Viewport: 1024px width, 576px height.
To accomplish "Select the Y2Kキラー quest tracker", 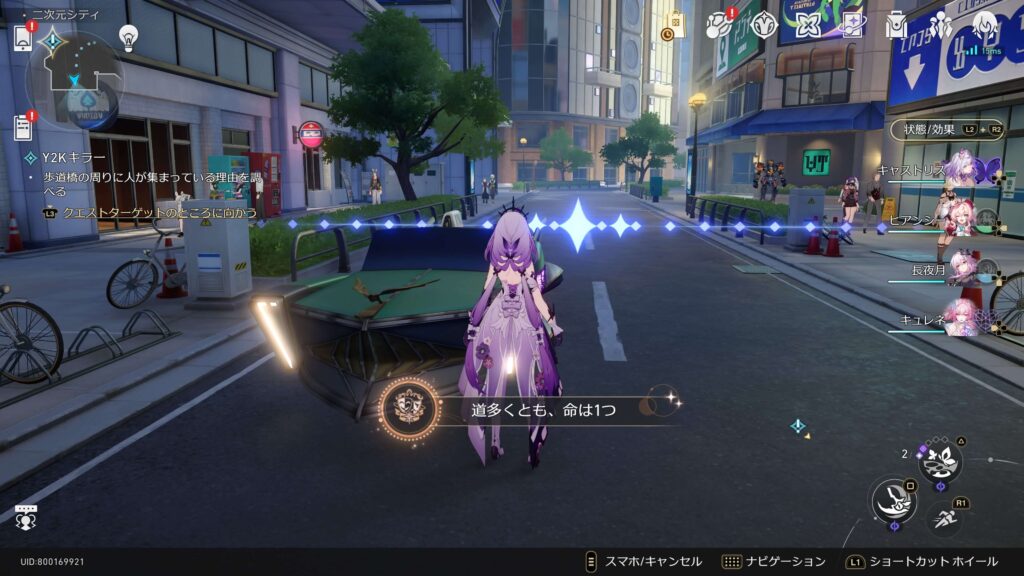I will (x=70, y=159).
